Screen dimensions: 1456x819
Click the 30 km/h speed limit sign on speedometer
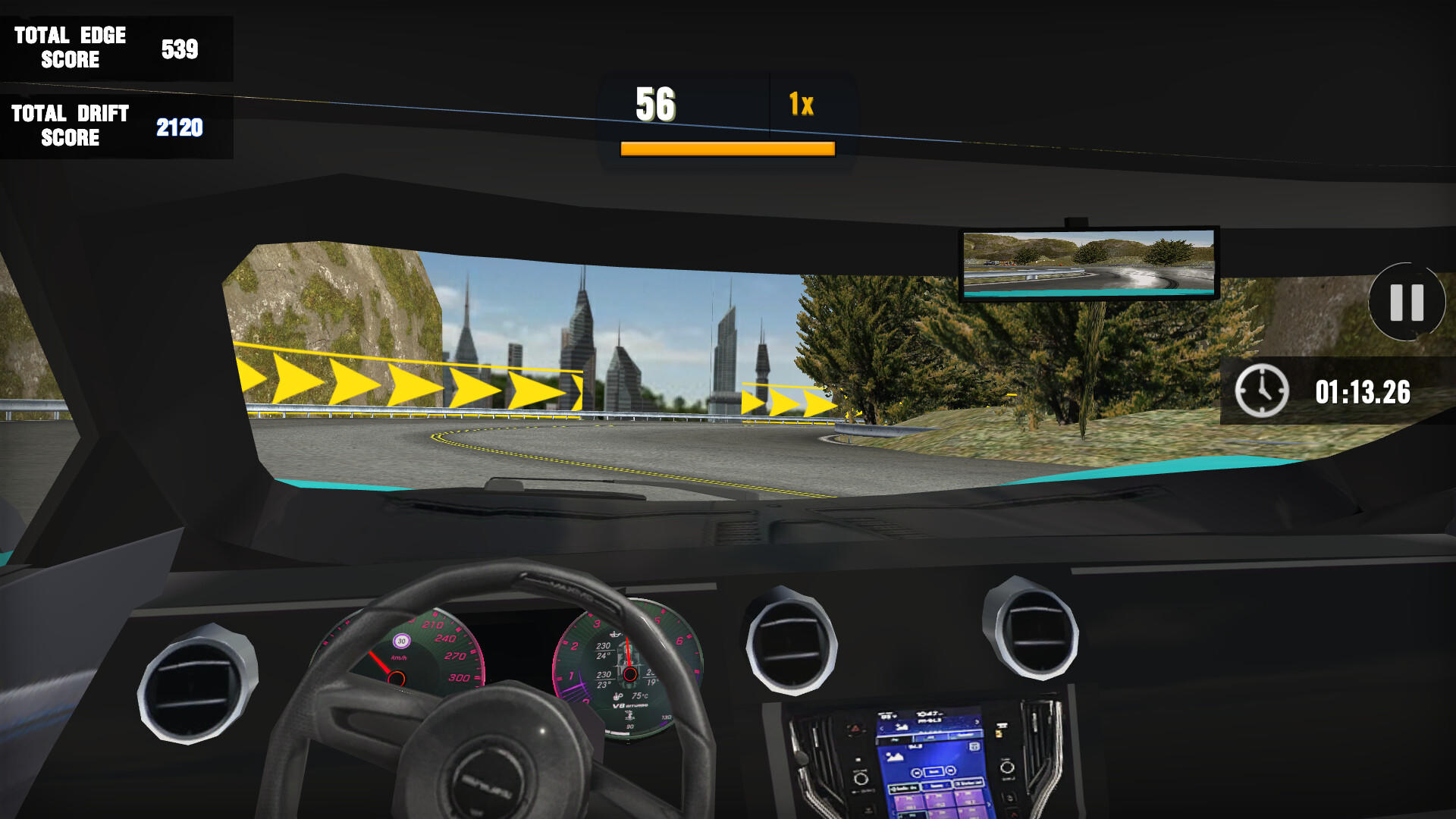point(402,641)
